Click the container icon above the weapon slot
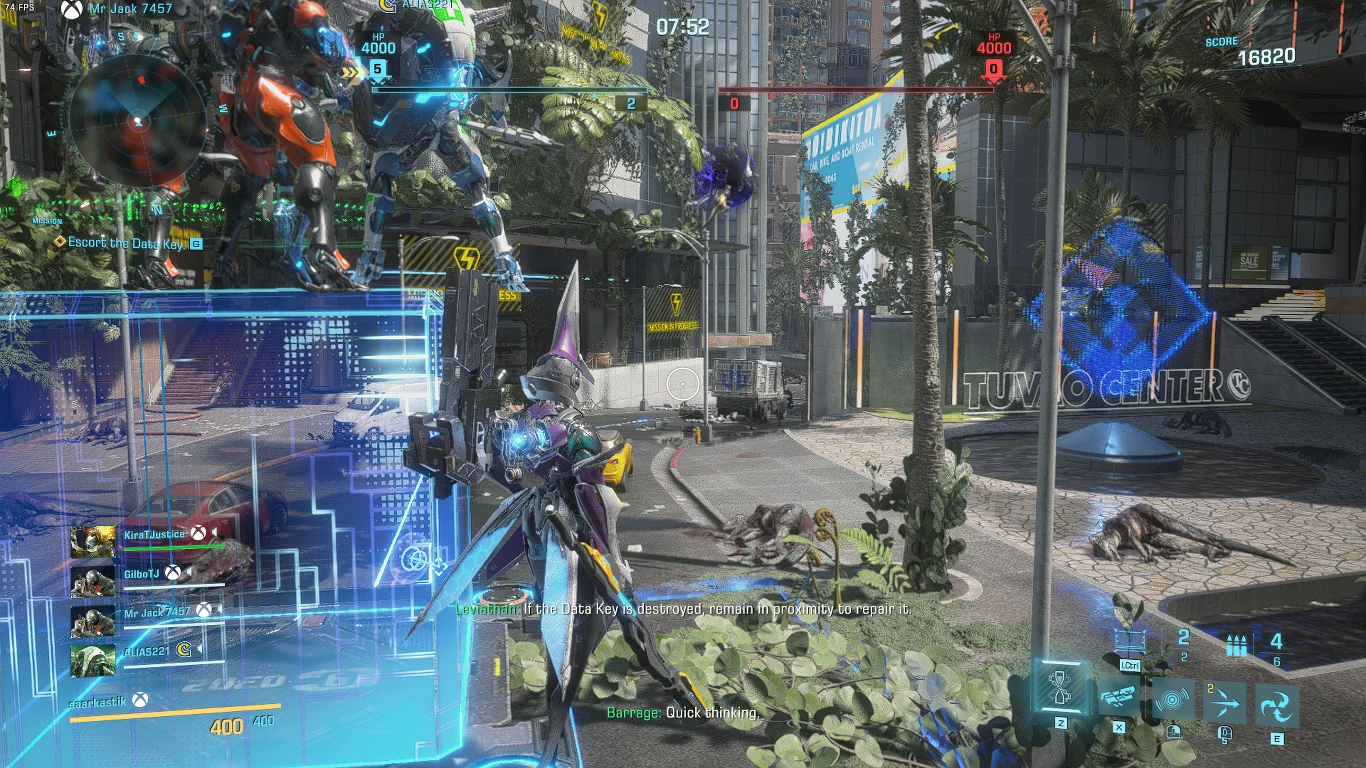 pyautogui.click(x=1128, y=641)
